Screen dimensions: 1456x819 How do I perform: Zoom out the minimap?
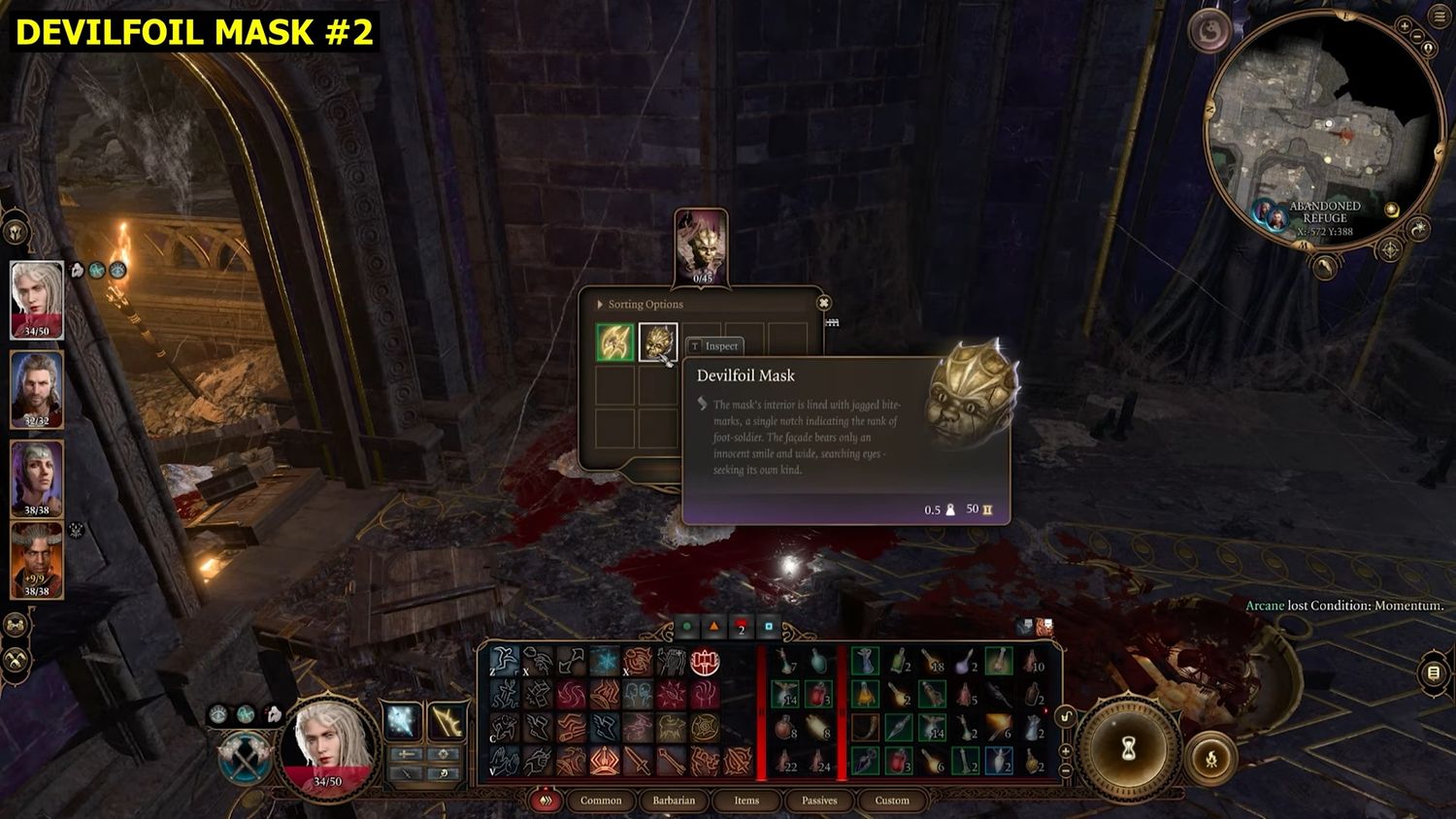pyautogui.click(x=1416, y=38)
